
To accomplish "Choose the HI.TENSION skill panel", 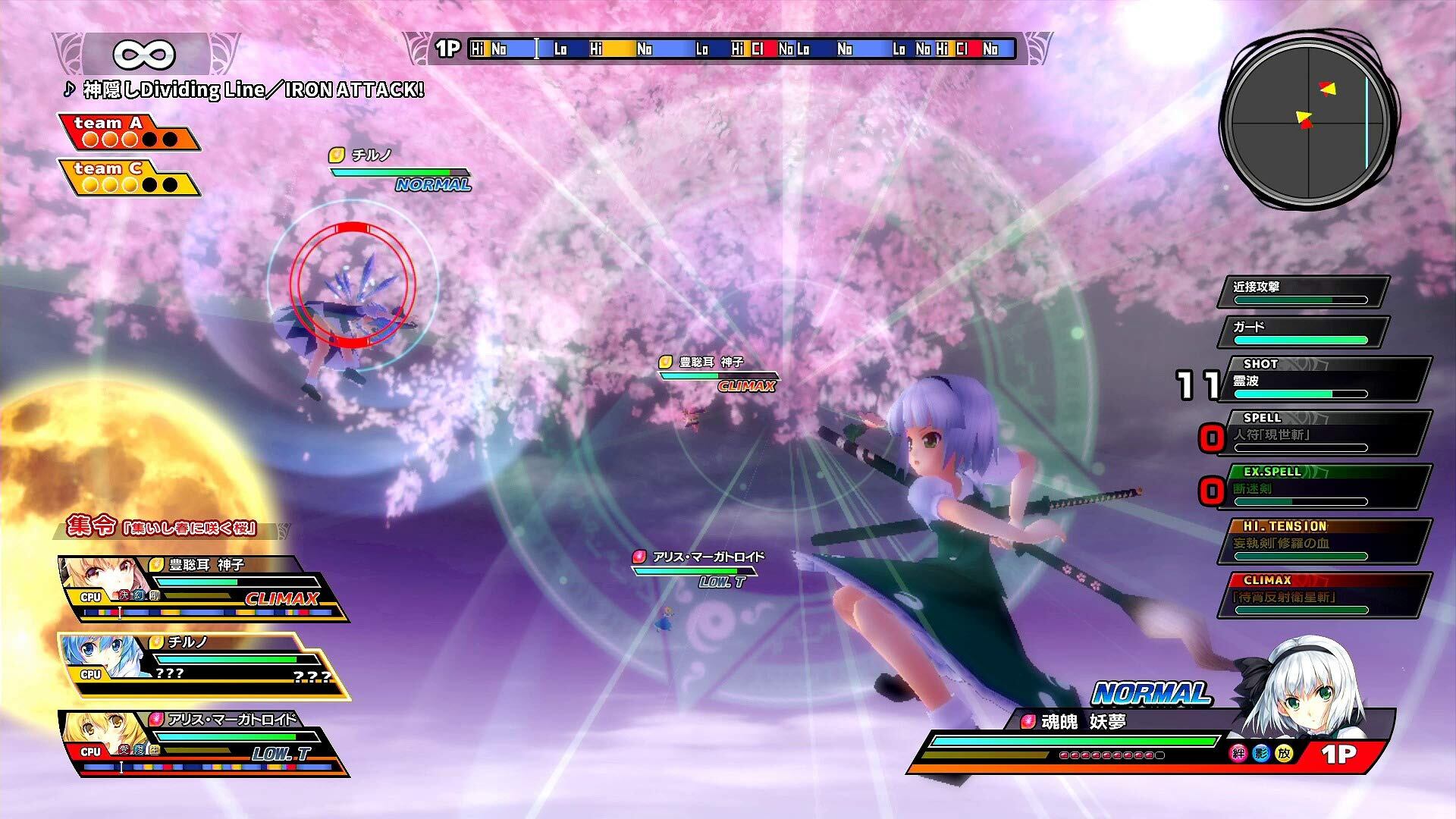I will click(1323, 541).
